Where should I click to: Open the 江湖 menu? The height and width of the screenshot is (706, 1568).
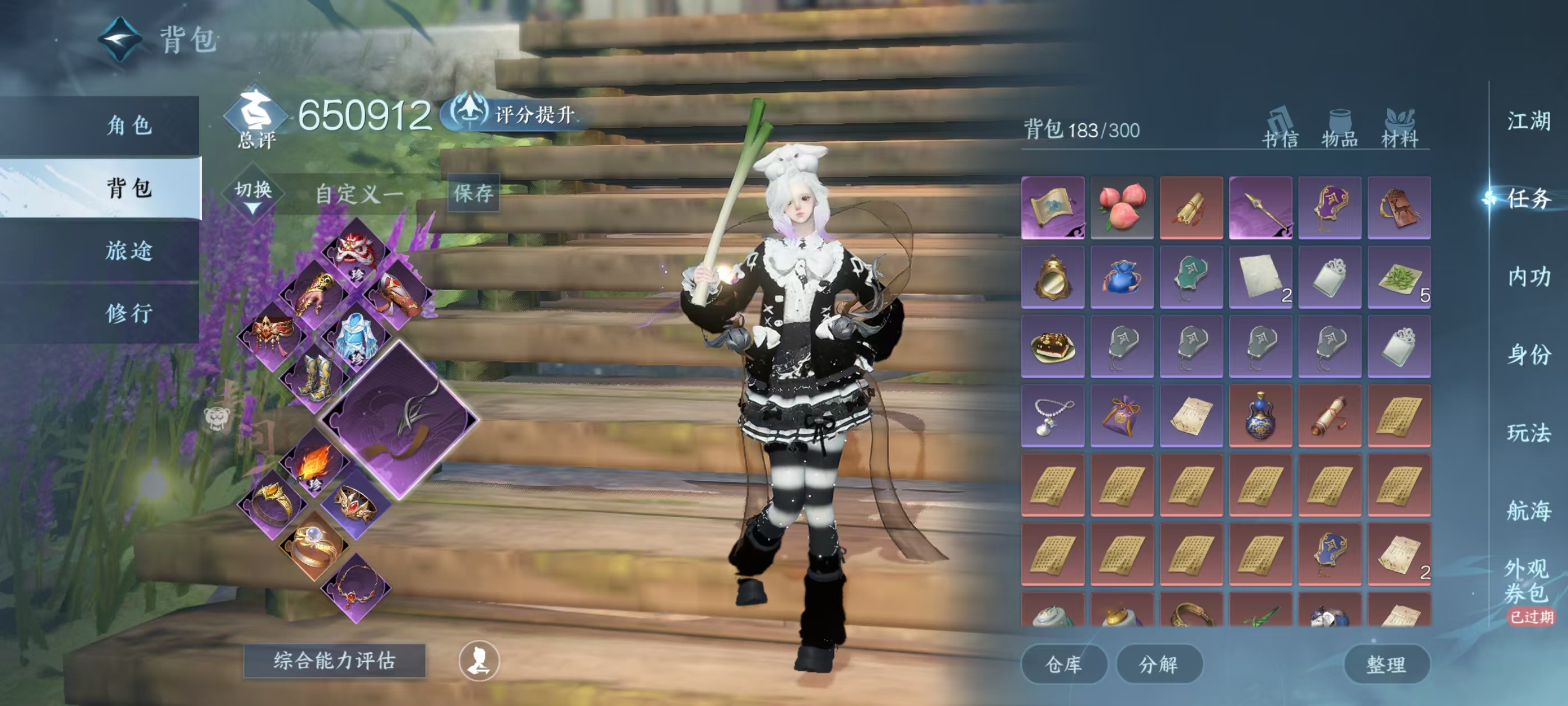(x=1528, y=121)
